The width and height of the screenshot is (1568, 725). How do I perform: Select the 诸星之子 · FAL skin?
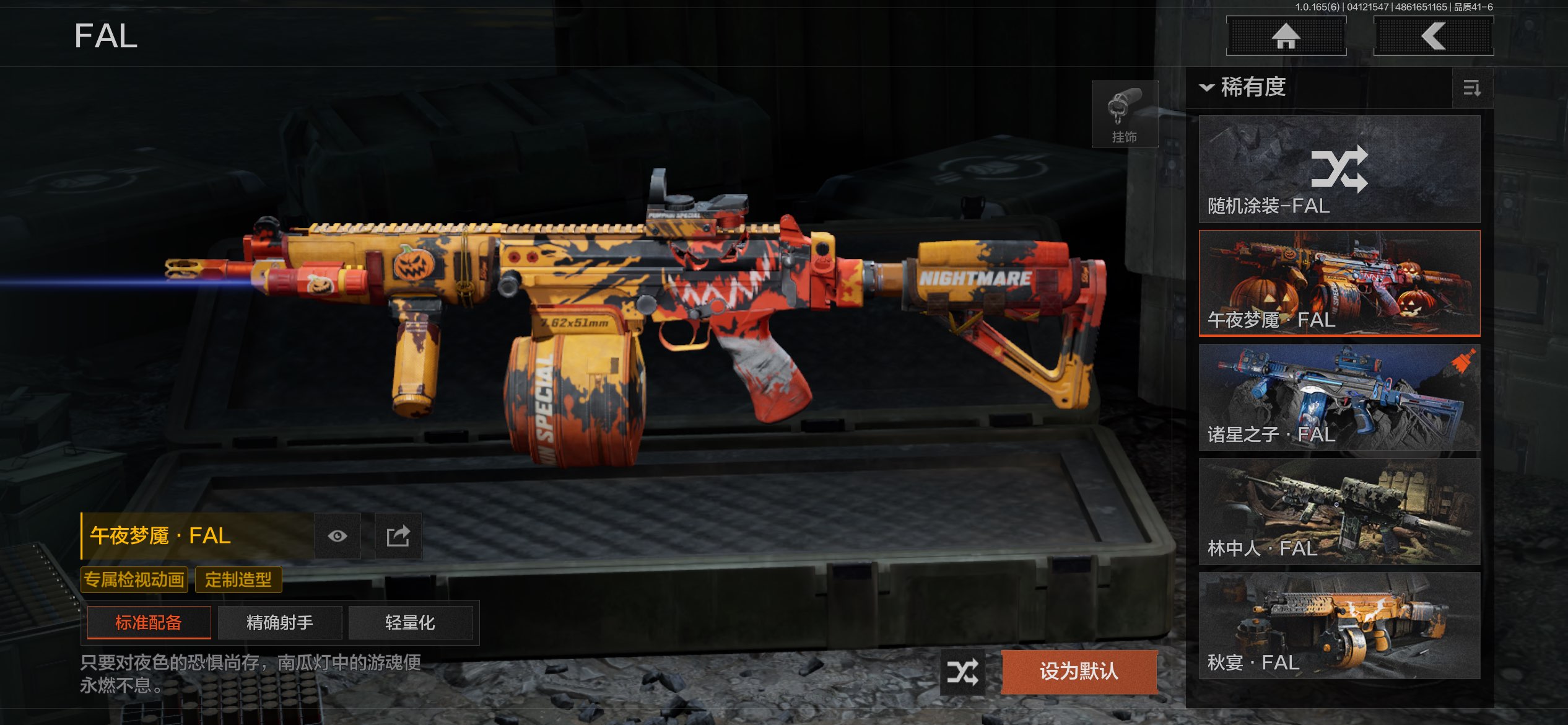coord(1339,398)
